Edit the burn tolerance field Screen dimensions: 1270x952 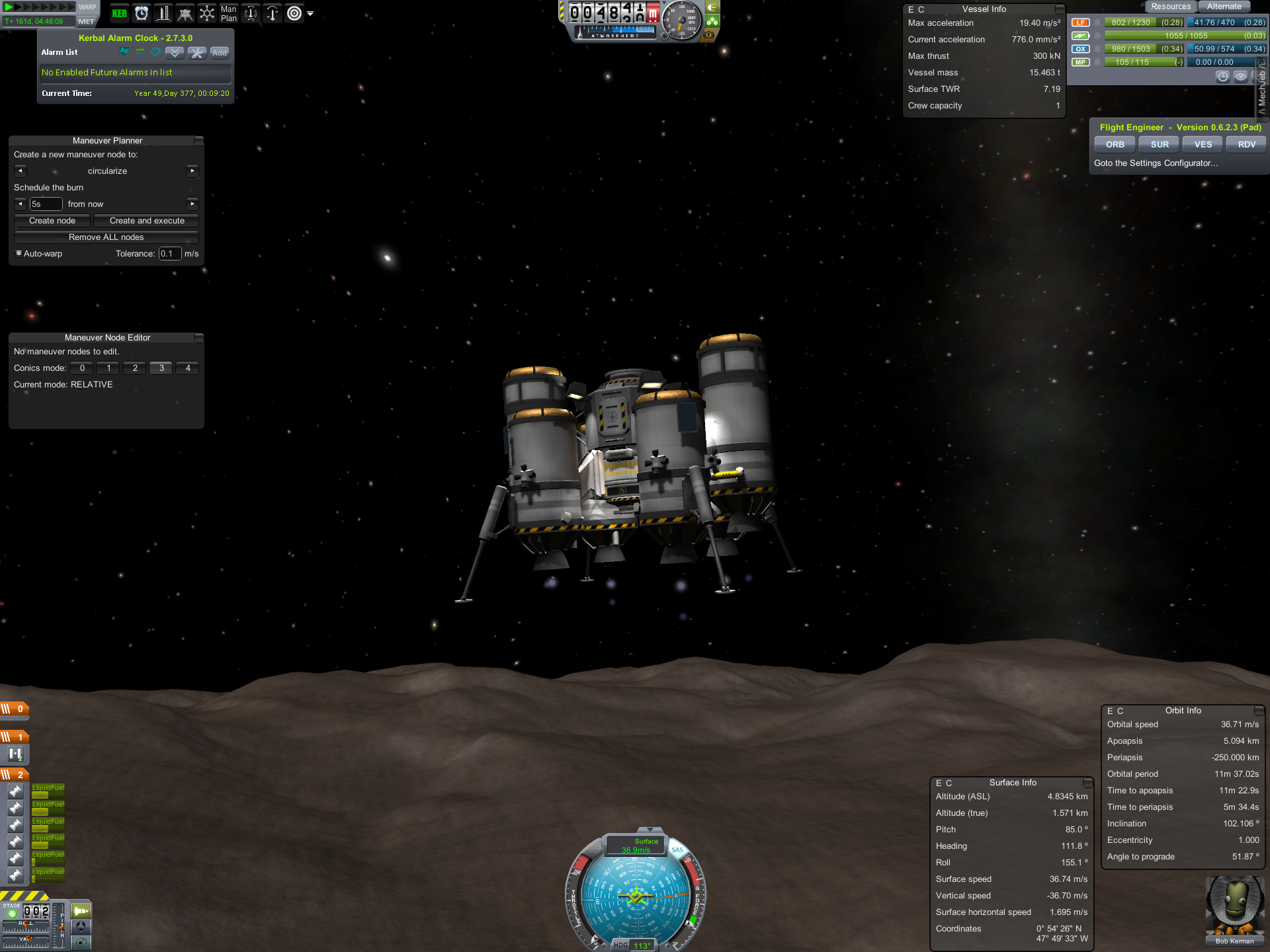click(x=169, y=254)
